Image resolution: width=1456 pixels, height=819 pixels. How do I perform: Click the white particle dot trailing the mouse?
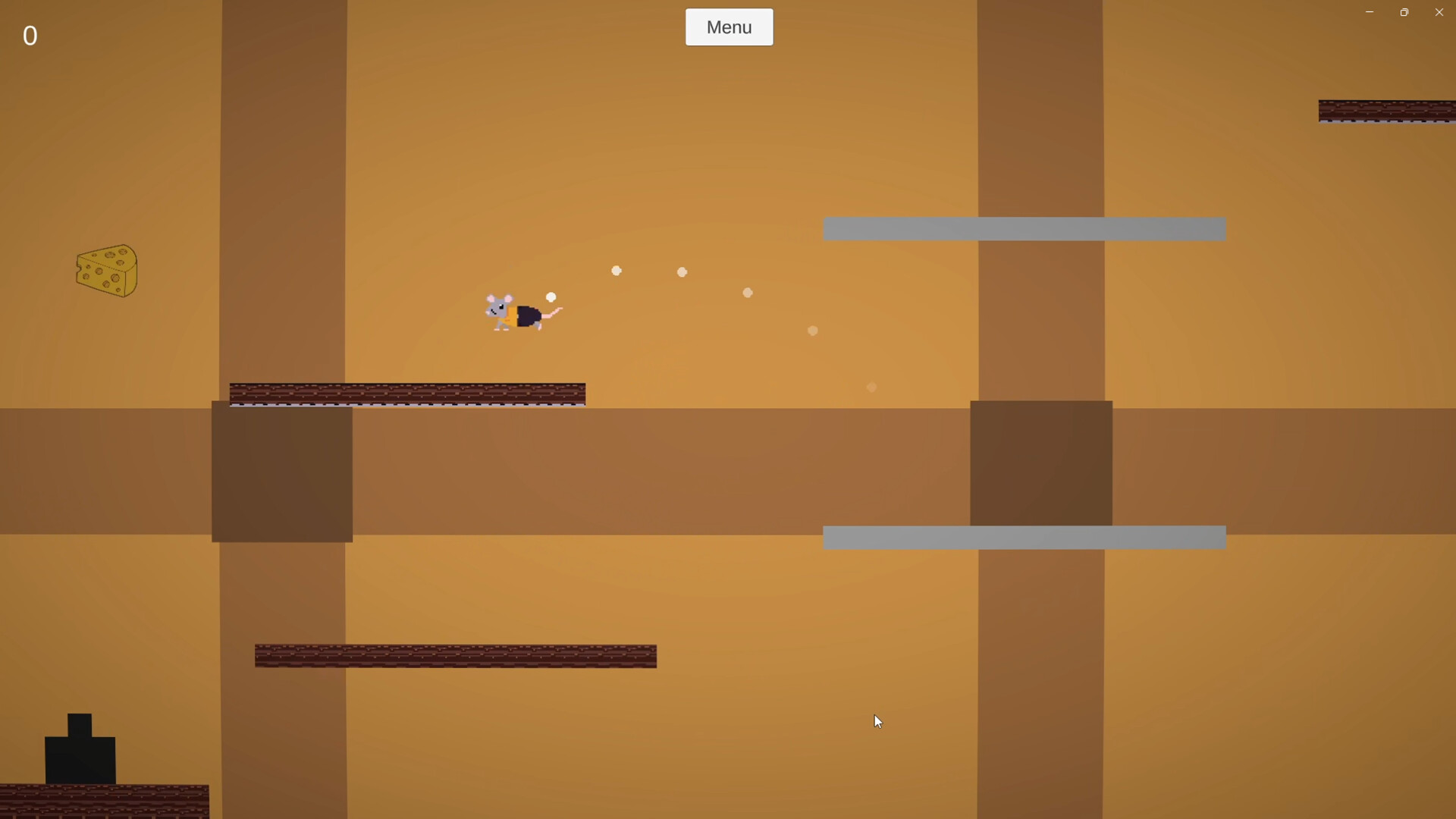[x=551, y=296]
